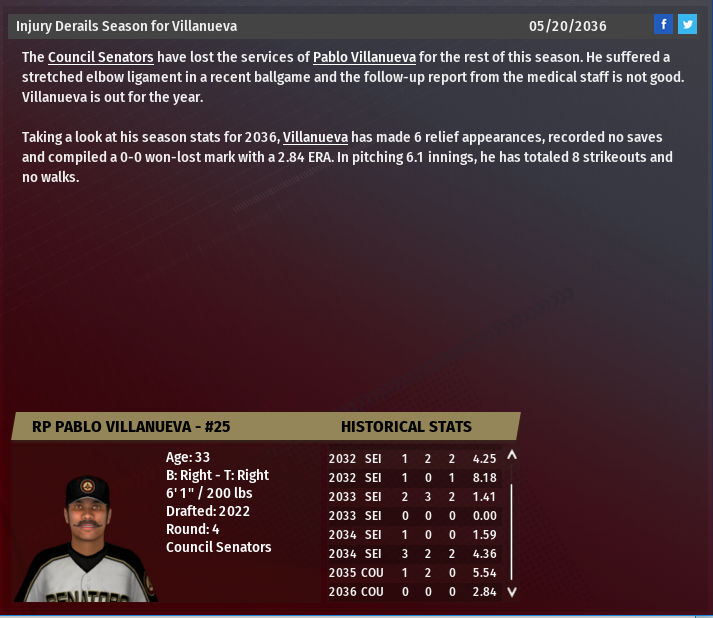The width and height of the screenshot is (713, 618).
Task: Follow the Villanueva link beside 2036
Action: 315,137
